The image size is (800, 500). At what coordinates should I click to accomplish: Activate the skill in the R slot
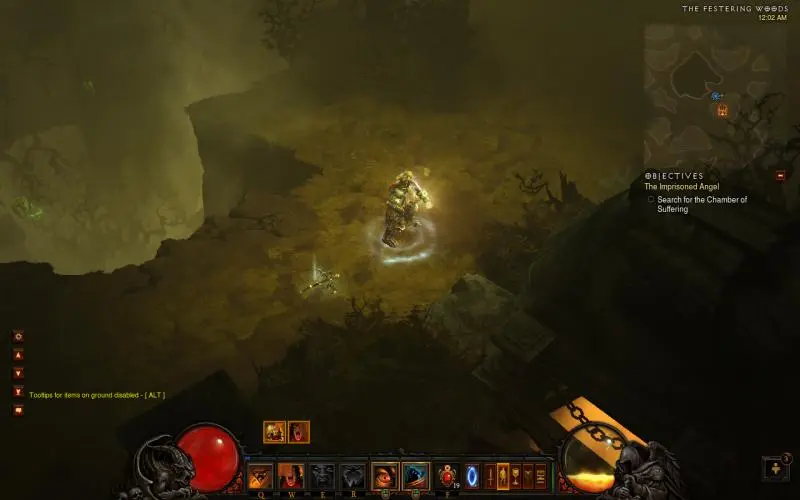(x=351, y=476)
